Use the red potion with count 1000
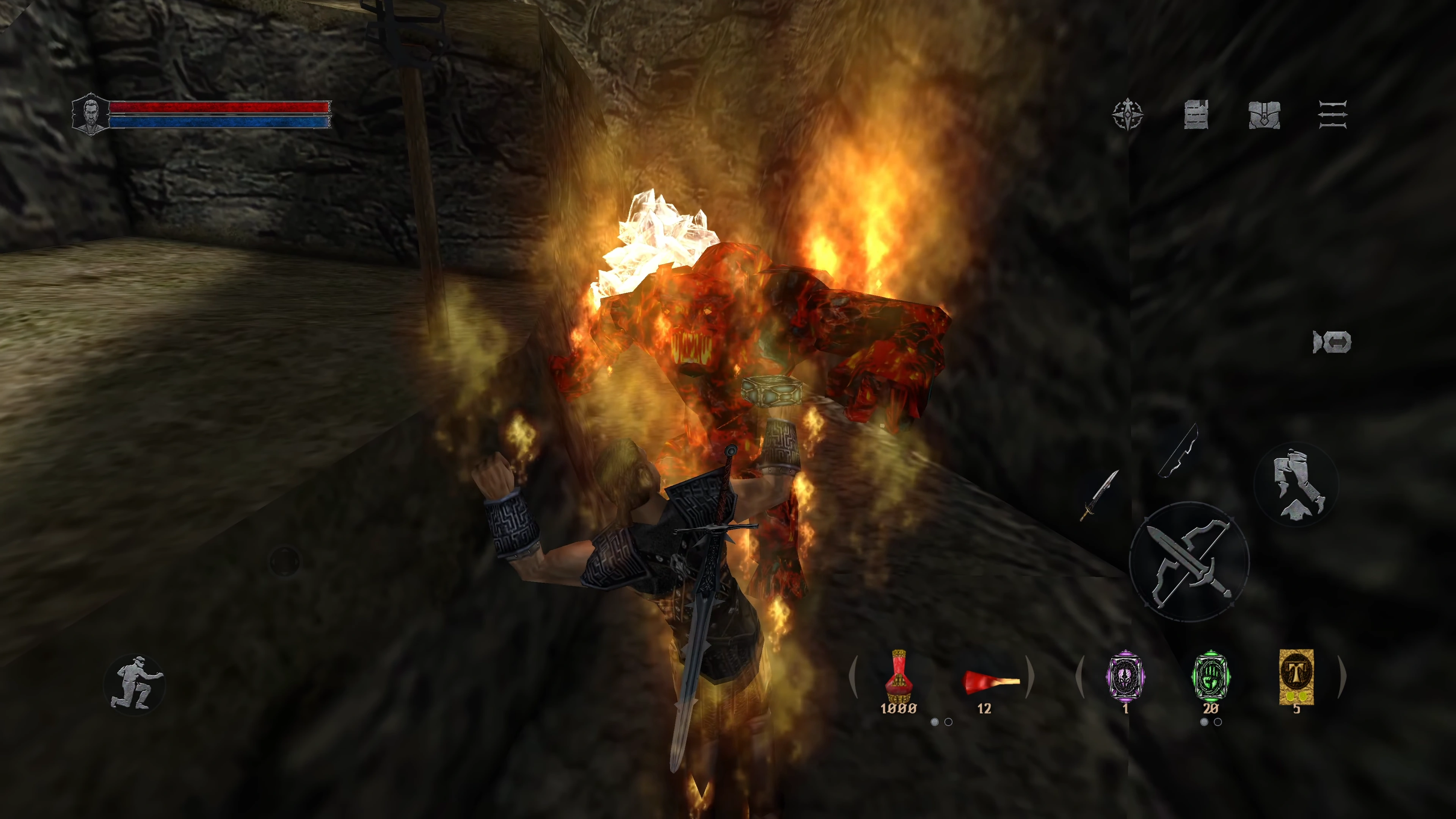 pyautogui.click(x=898, y=678)
